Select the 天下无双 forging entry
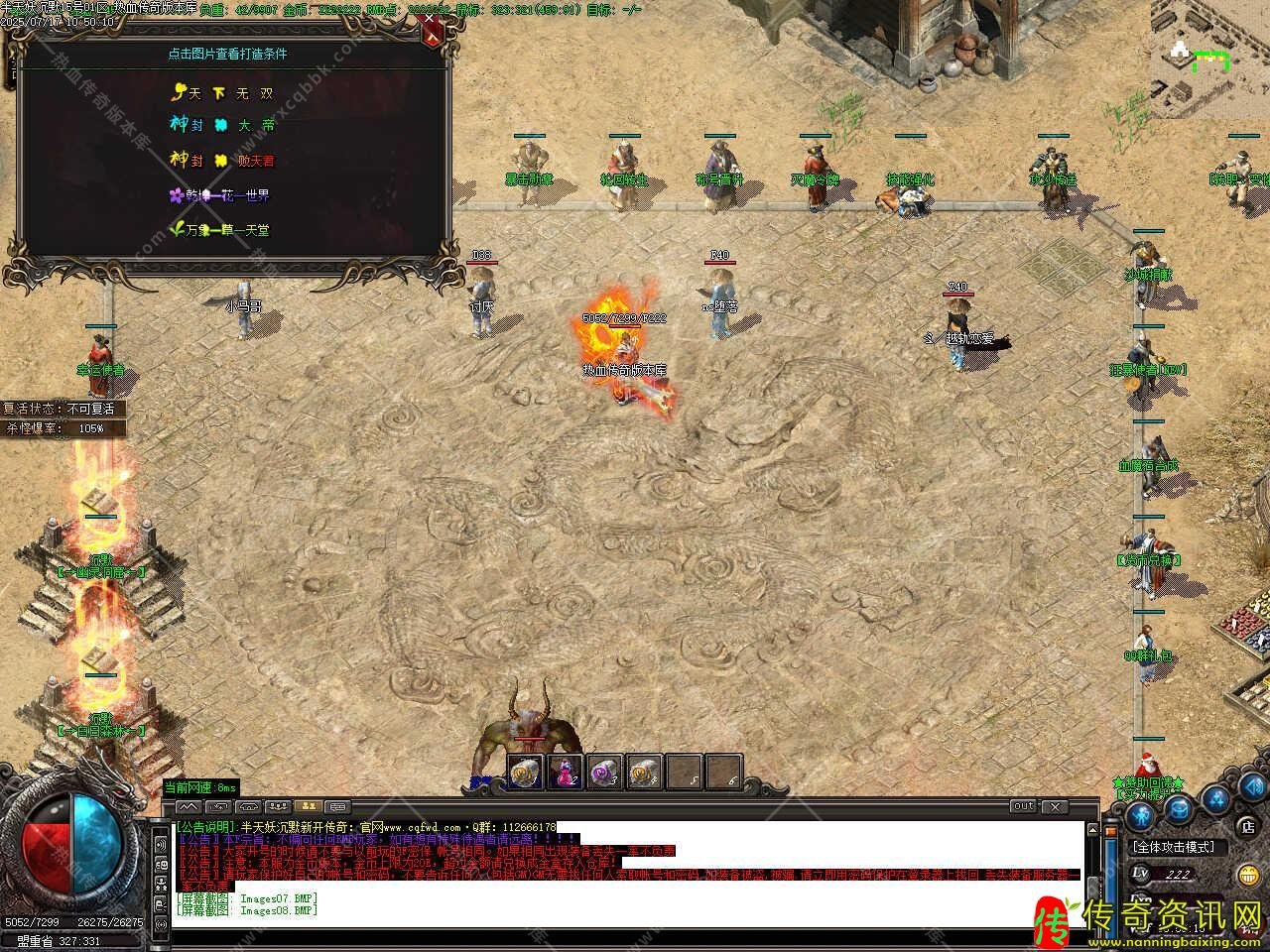The height and width of the screenshot is (952, 1270). point(222,93)
